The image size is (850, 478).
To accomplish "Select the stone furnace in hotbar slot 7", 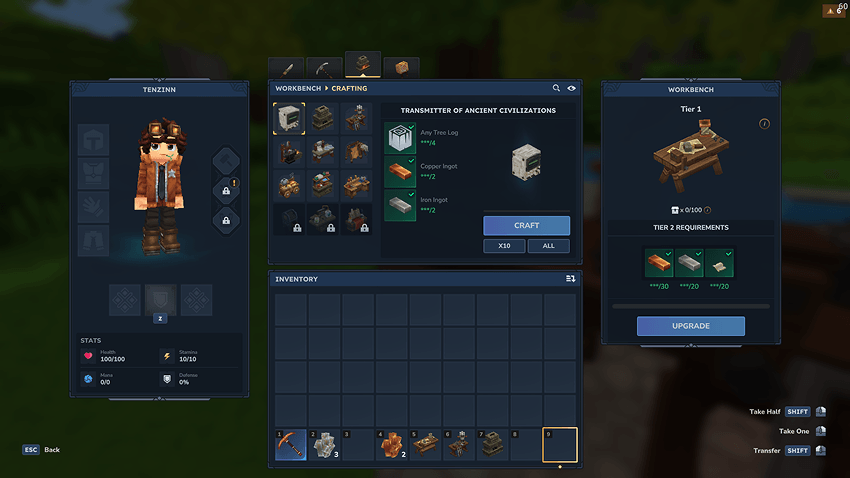I will coord(495,444).
